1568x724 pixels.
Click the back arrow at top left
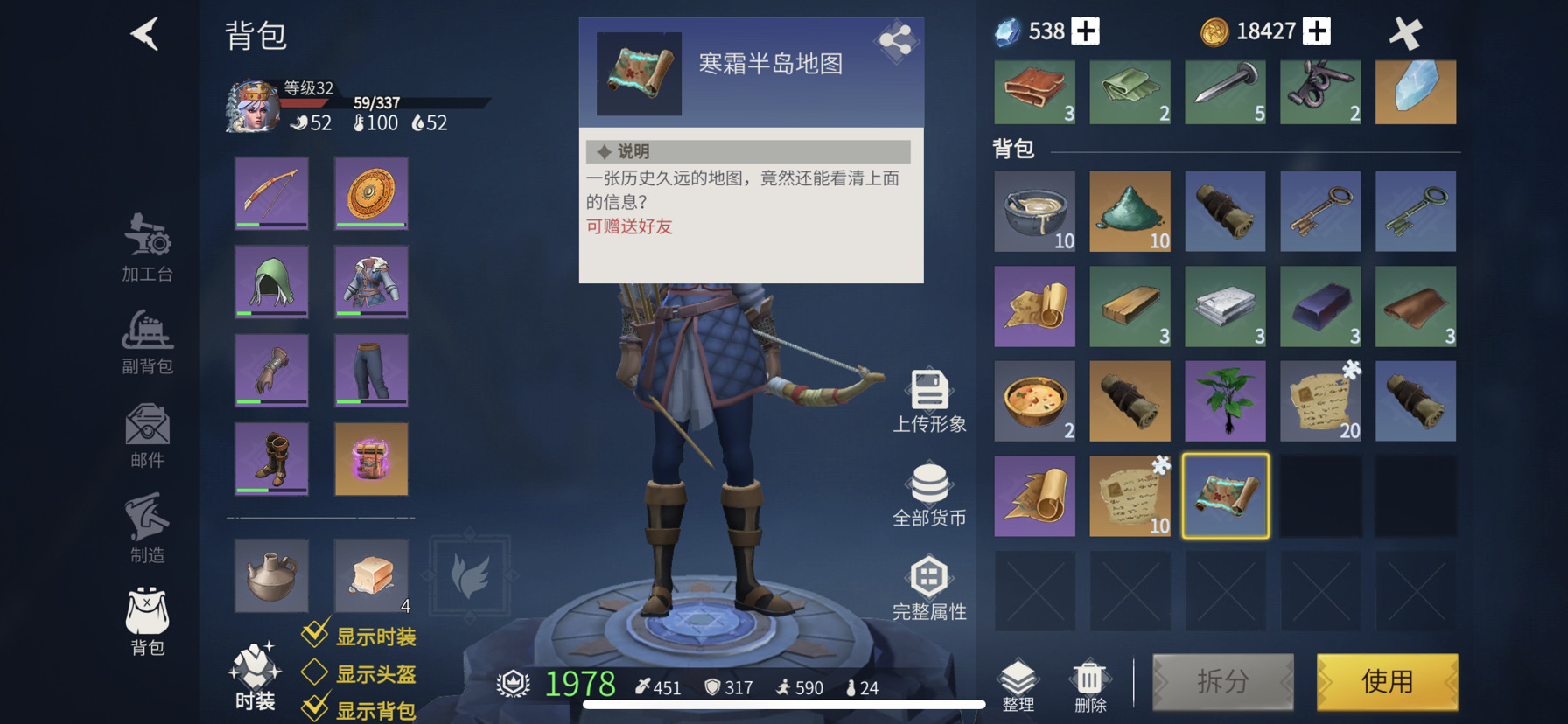pos(145,35)
